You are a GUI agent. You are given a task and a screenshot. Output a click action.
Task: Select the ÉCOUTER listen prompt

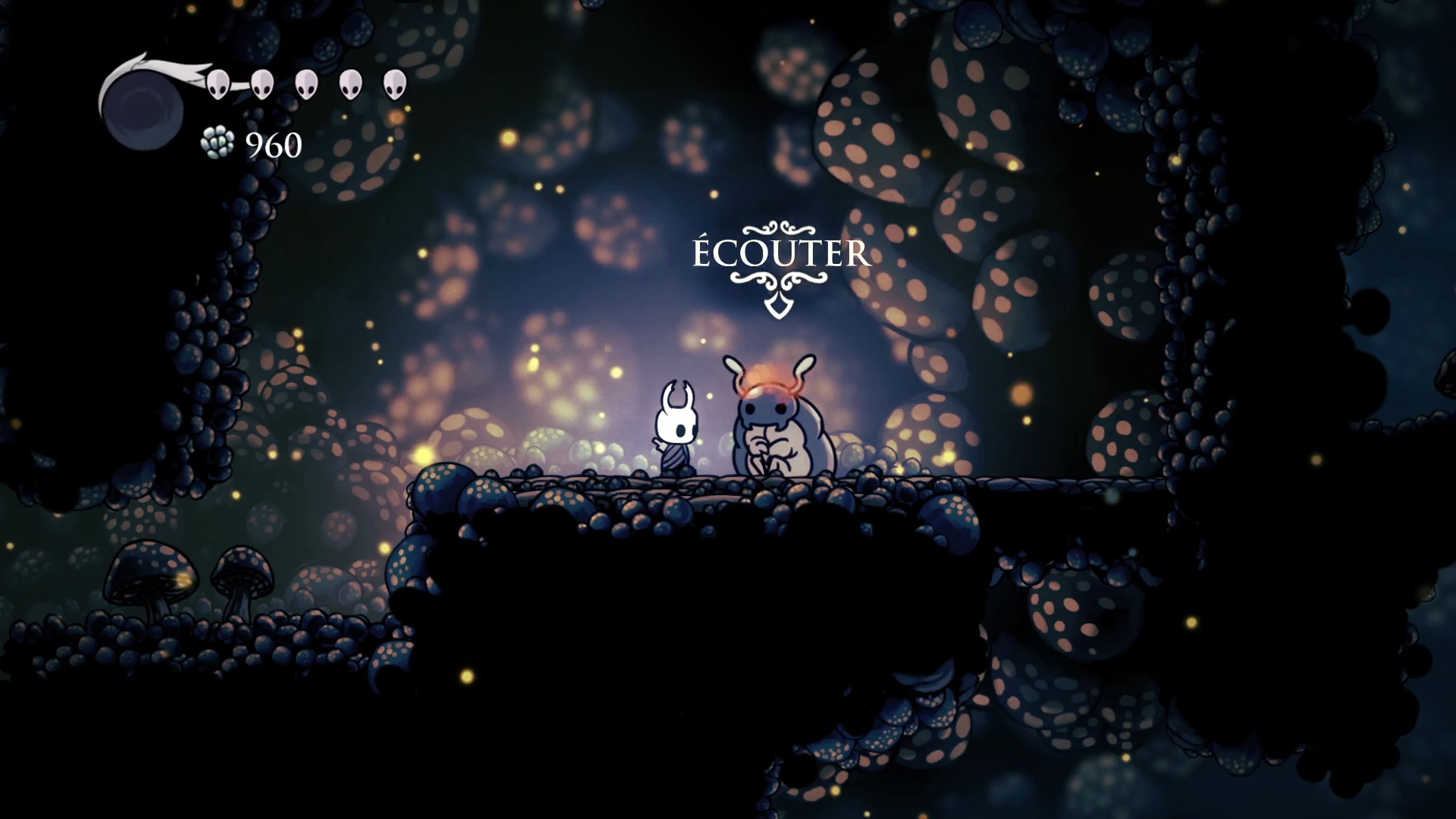point(780,254)
